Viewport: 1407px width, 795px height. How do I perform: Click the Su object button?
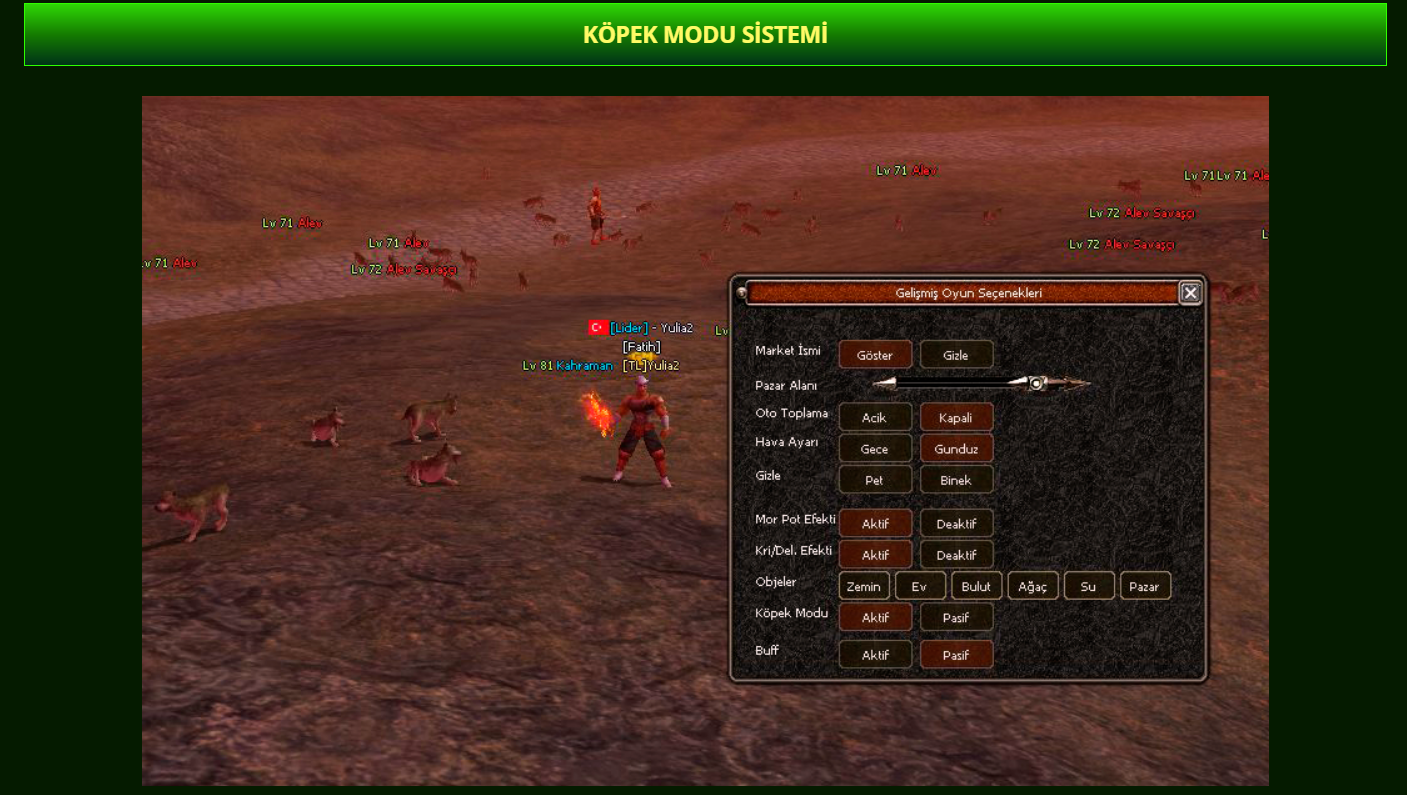point(1089,586)
